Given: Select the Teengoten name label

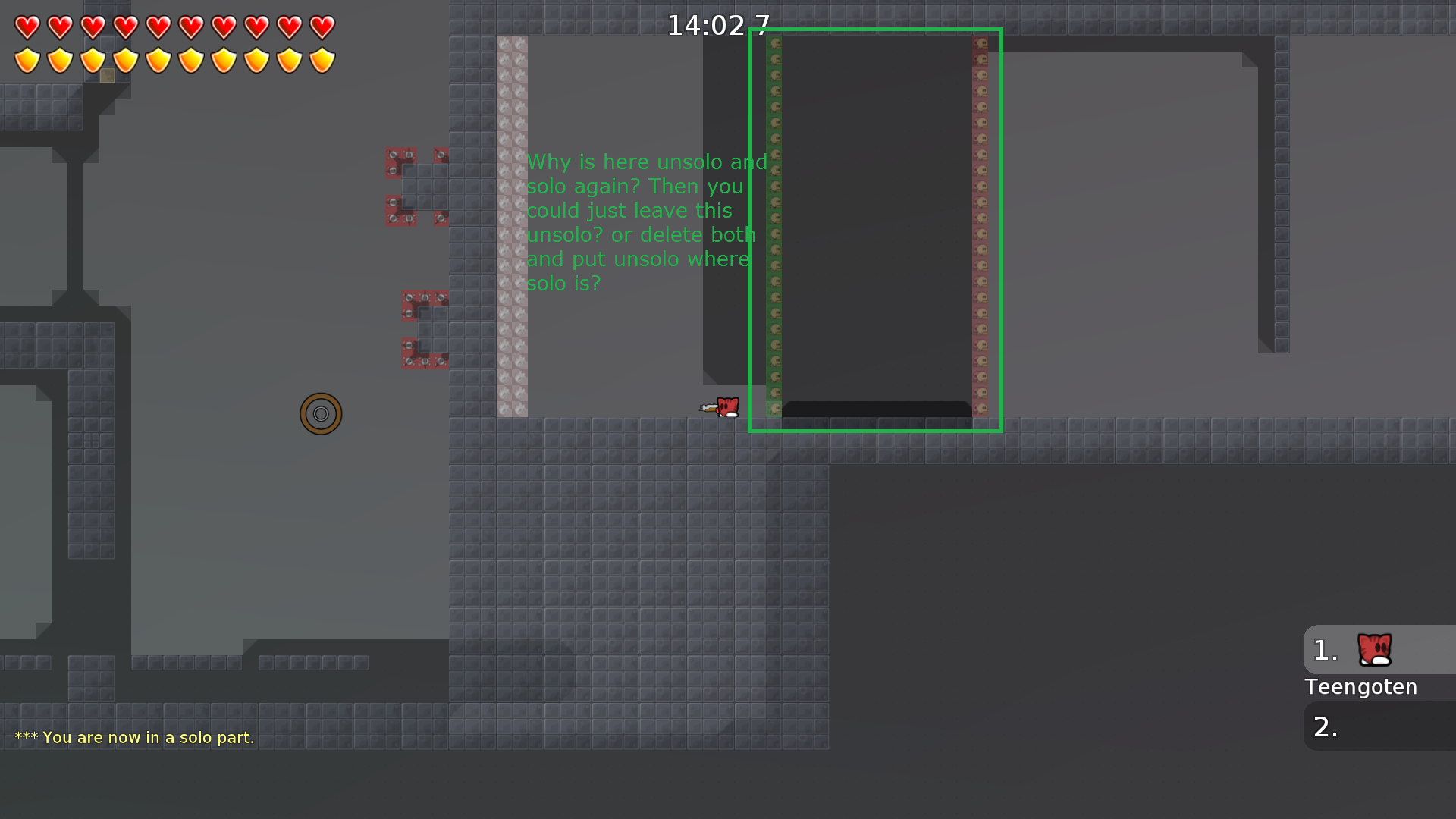Looking at the screenshot, I should (1360, 687).
